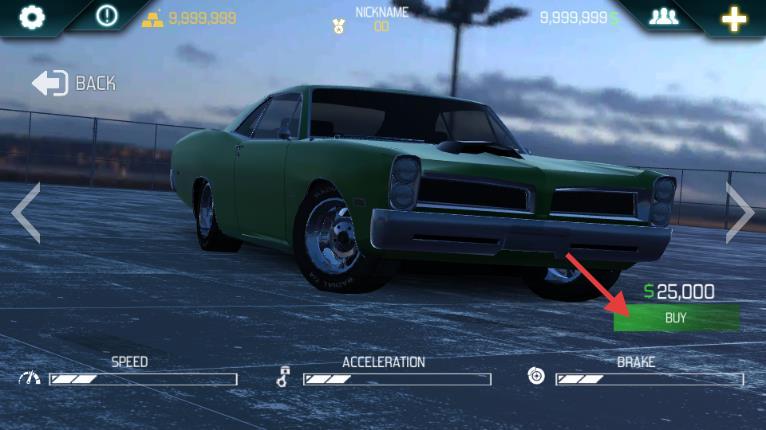Show the previous car with left arrow
This screenshot has height=430, width=766.
point(26,212)
